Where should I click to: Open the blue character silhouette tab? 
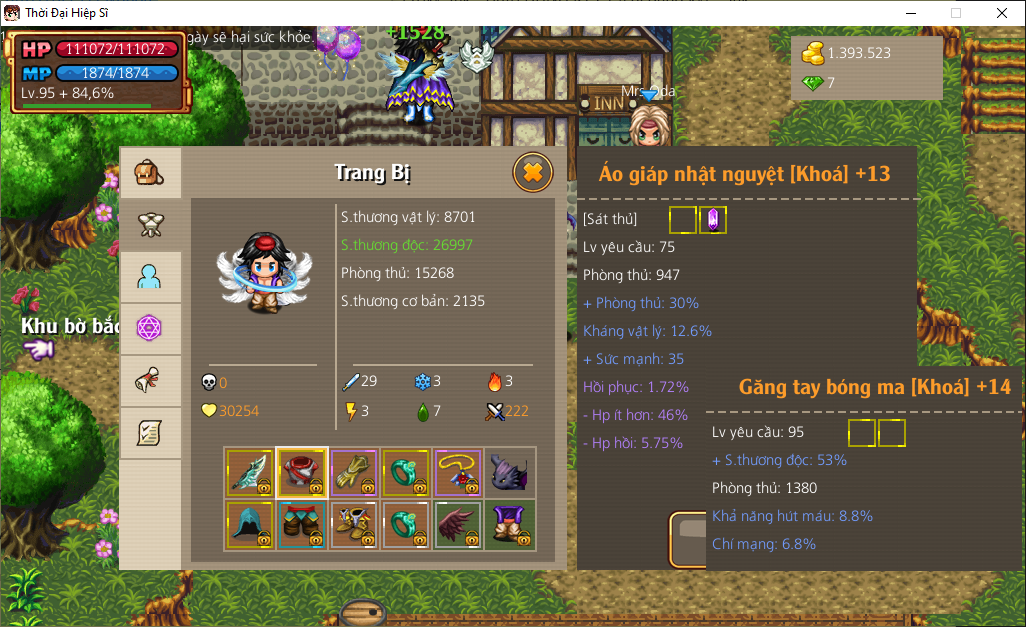tap(150, 277)
